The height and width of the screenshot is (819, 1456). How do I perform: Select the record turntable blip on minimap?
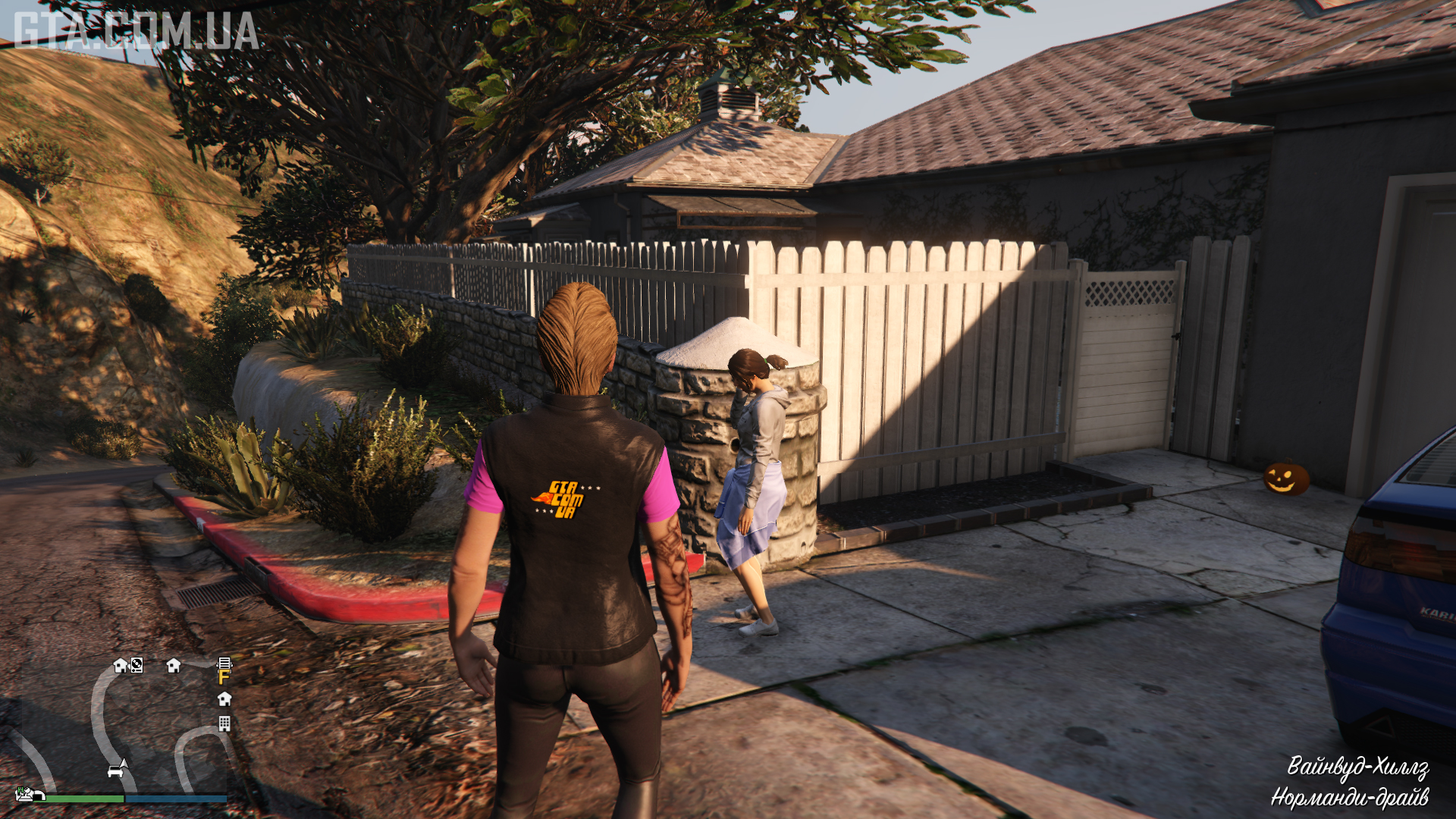[x=136, y=665]
